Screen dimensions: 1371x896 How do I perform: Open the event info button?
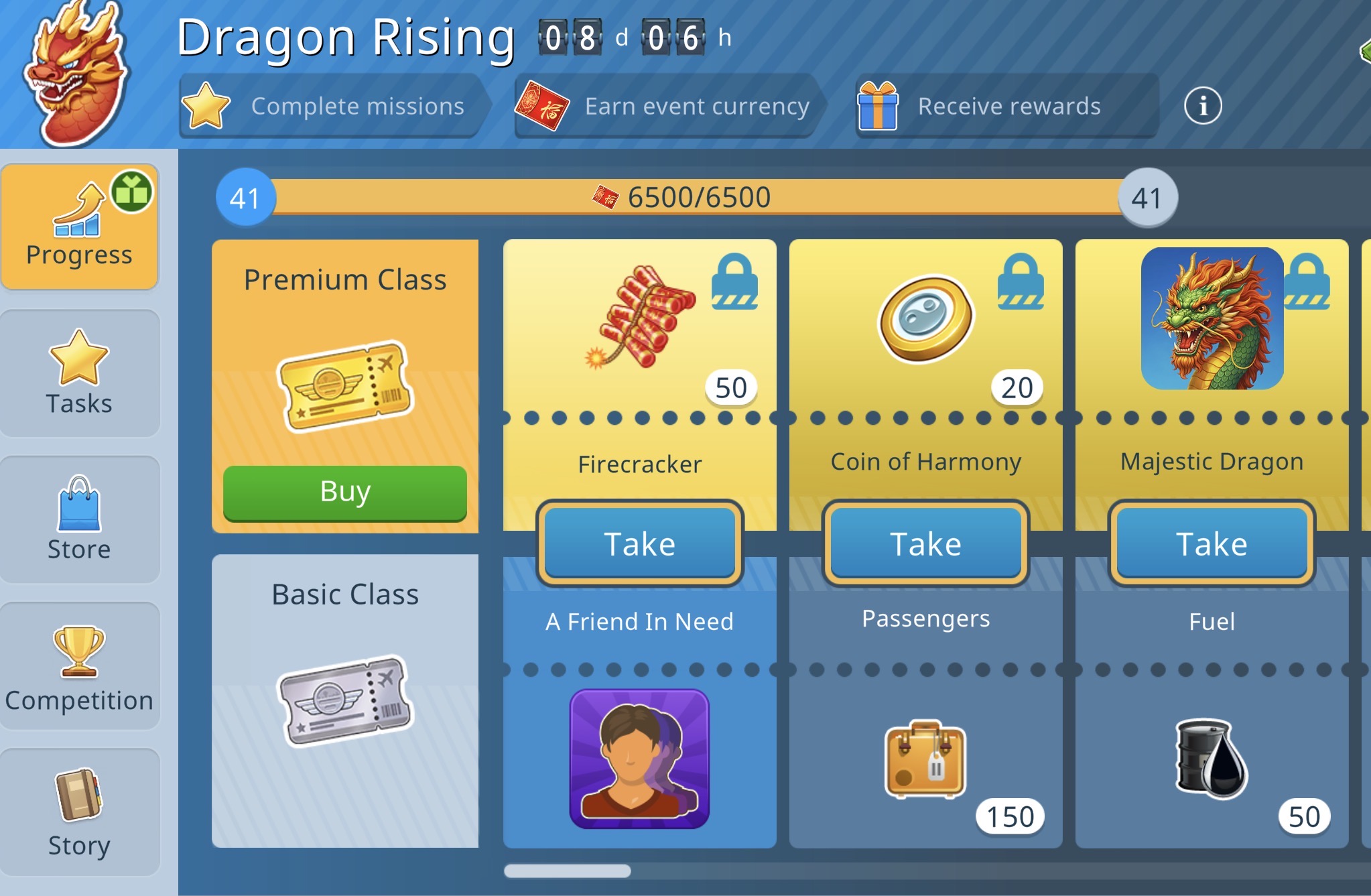point(1203,106)
